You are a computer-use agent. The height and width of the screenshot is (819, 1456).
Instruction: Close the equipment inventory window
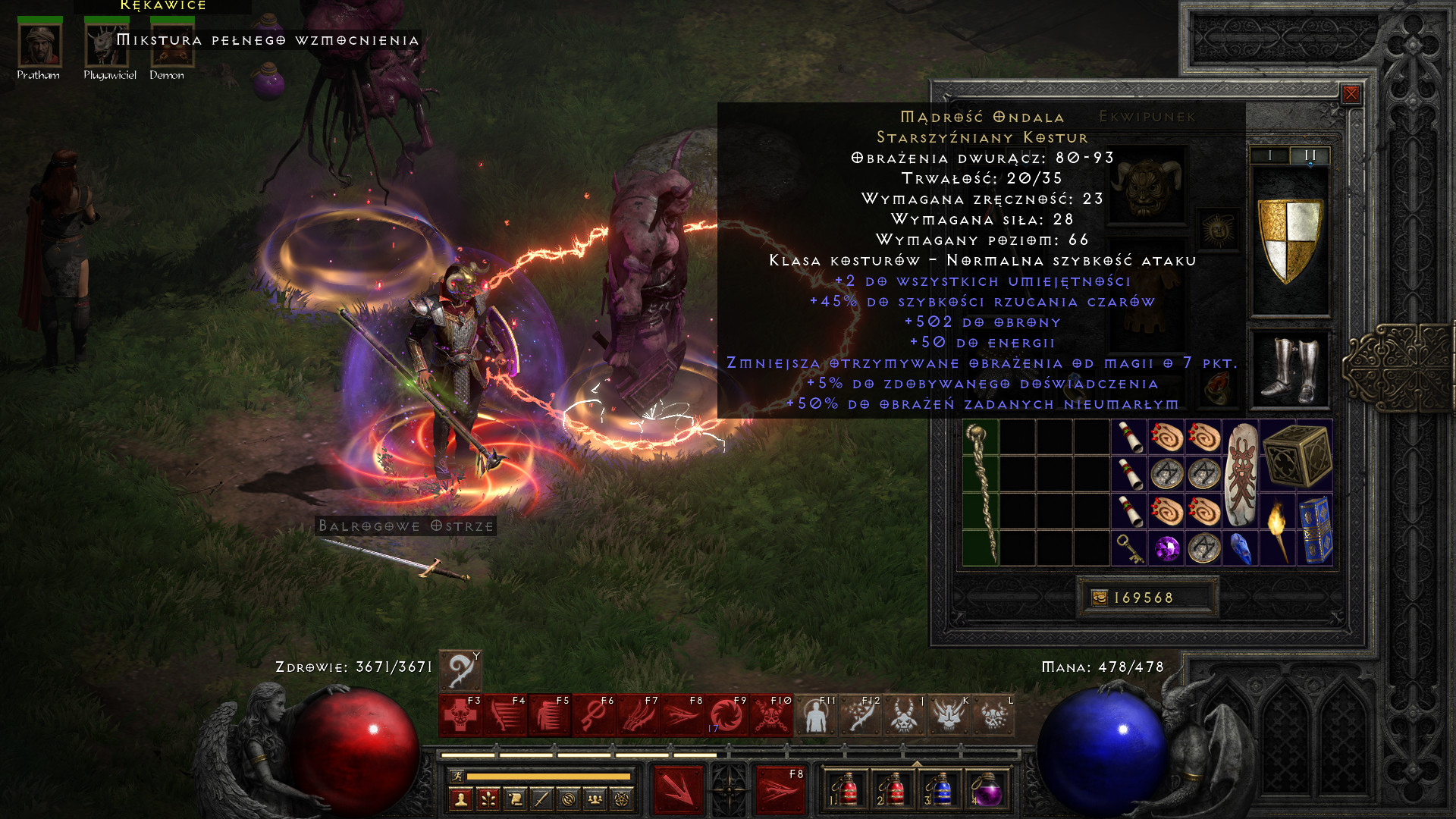coord(1351,94)
